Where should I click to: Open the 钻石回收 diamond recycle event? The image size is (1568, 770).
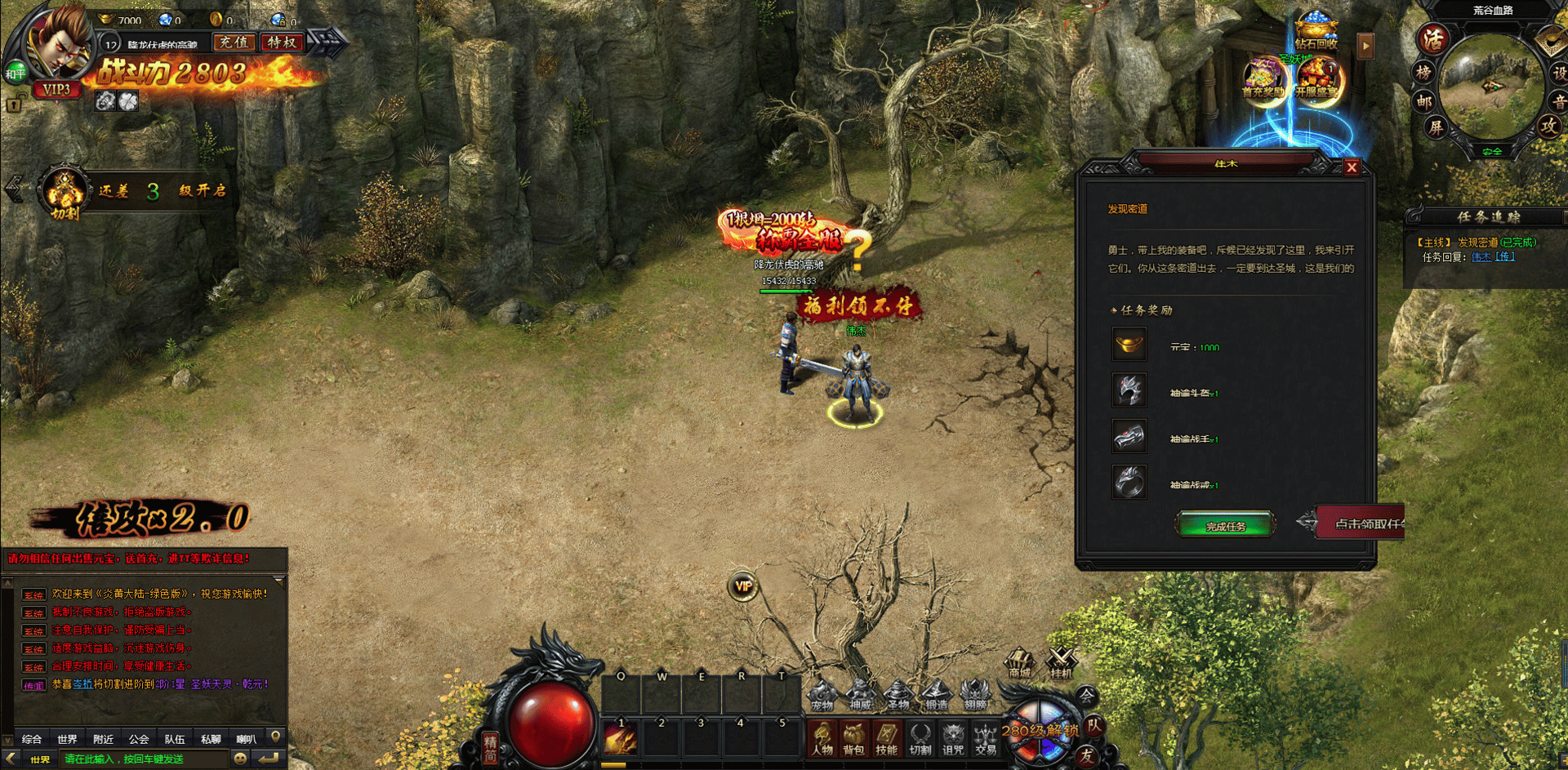tap(1316, 33)
